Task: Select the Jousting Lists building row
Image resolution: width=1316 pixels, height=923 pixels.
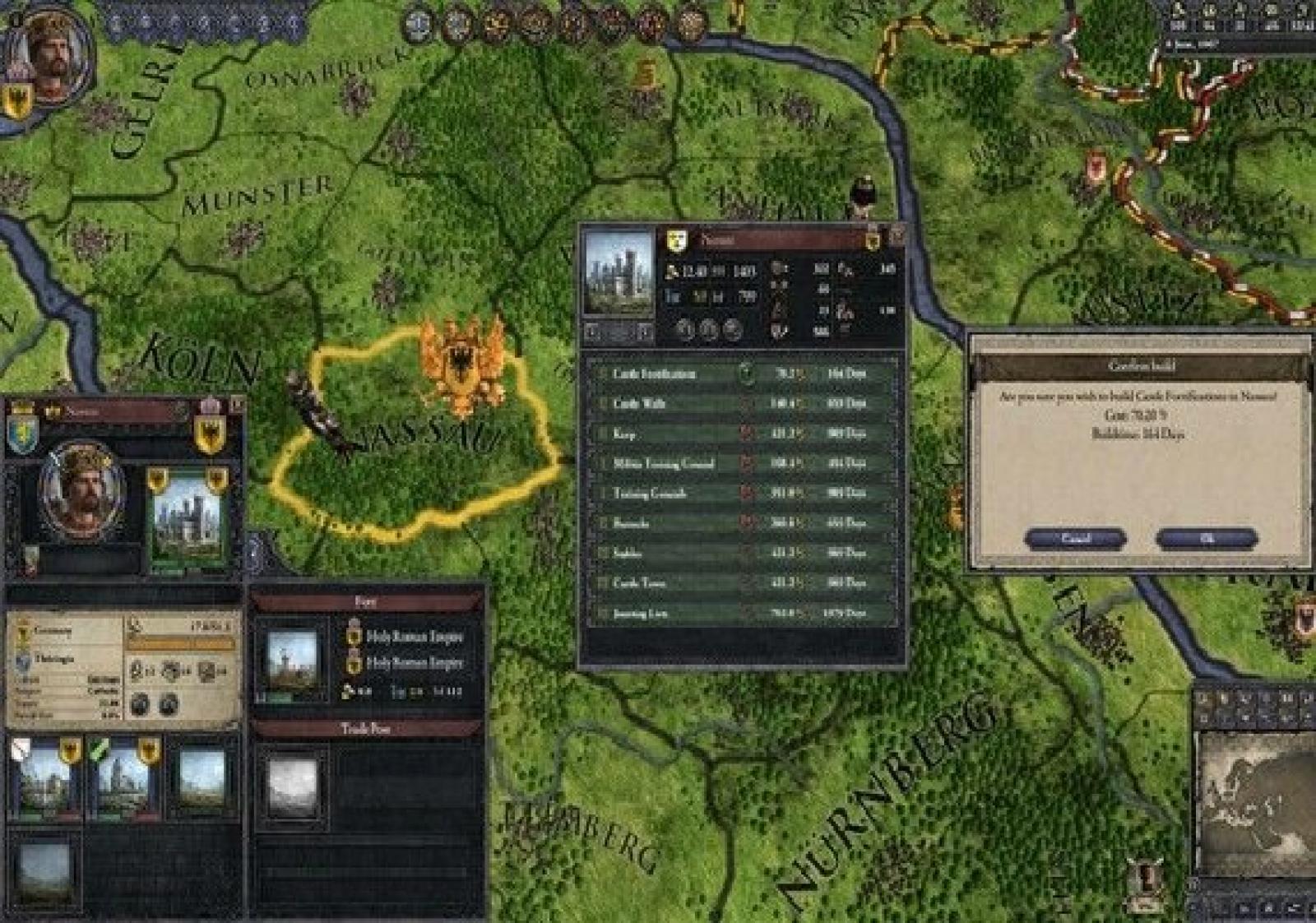Action: click(x=740, y=614)
